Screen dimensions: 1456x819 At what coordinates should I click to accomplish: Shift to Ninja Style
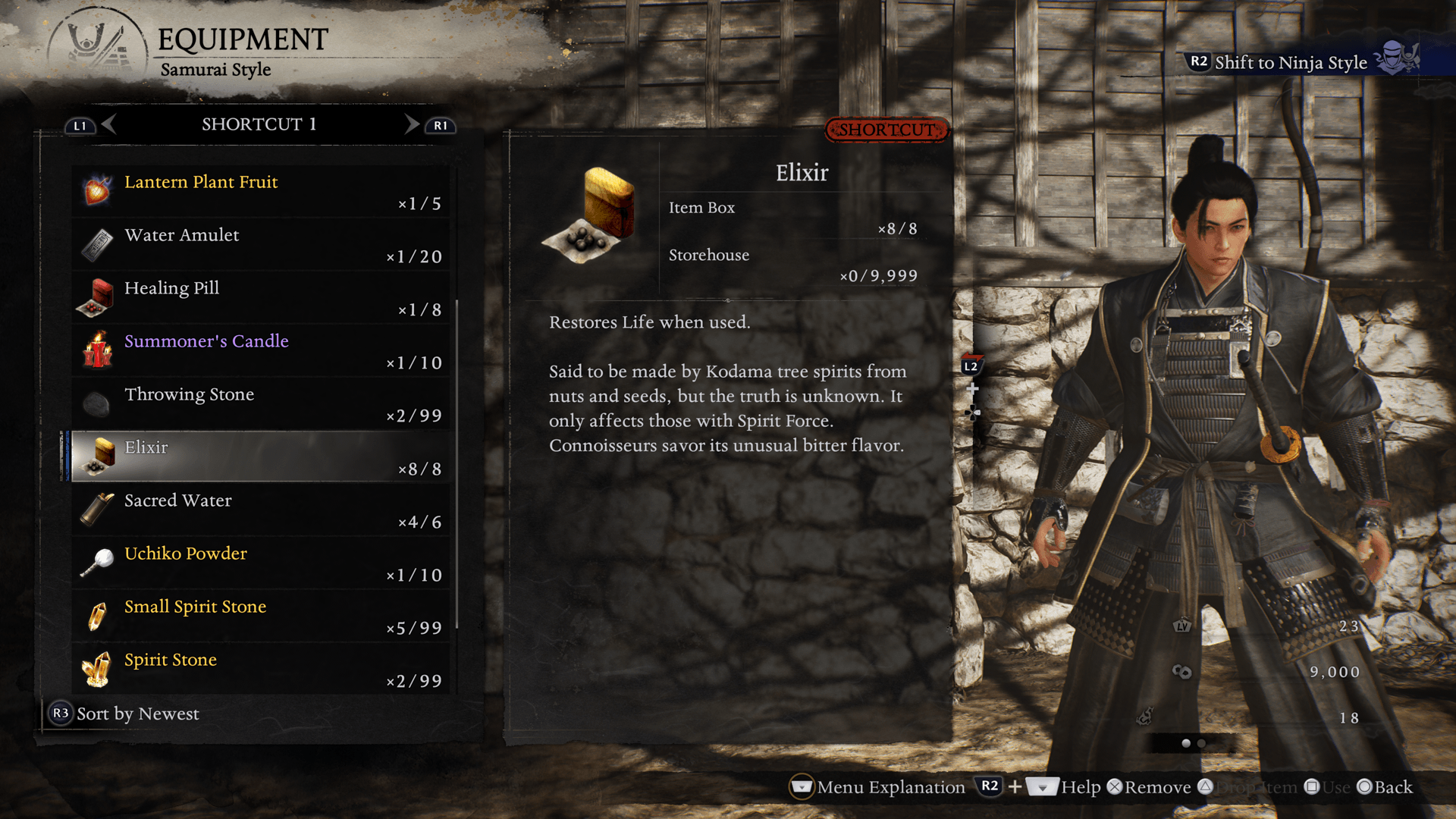point(1290,62)
